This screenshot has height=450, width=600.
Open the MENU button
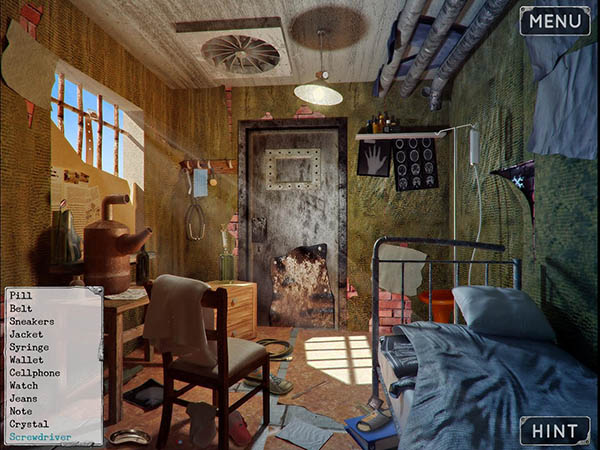[554, 21]
